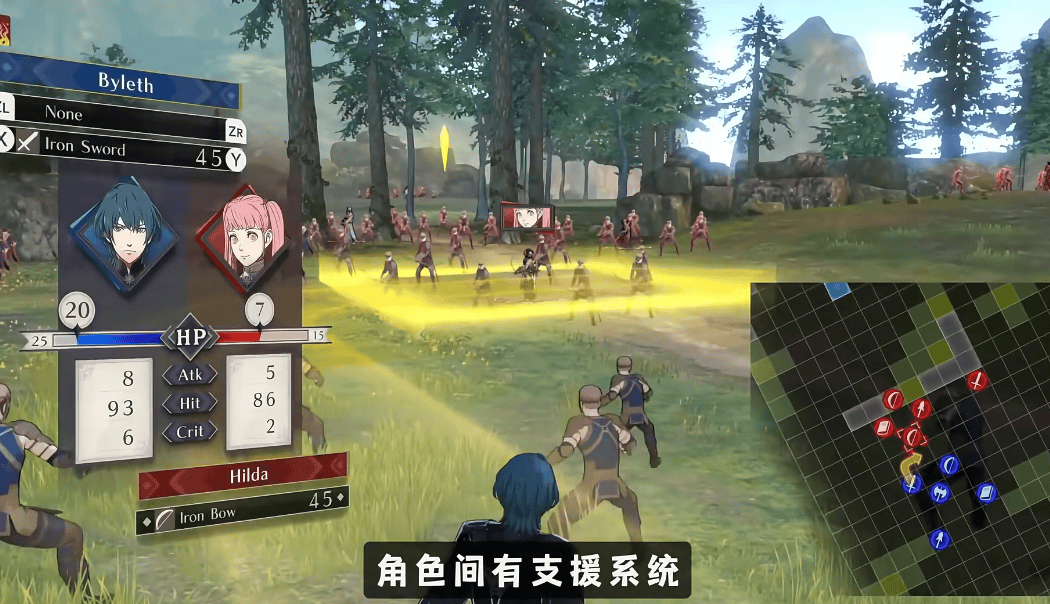This screenshot has height=604, width=1050.
Task: Select the blue axe ally on the minimap
Action: tap(940, 491)
